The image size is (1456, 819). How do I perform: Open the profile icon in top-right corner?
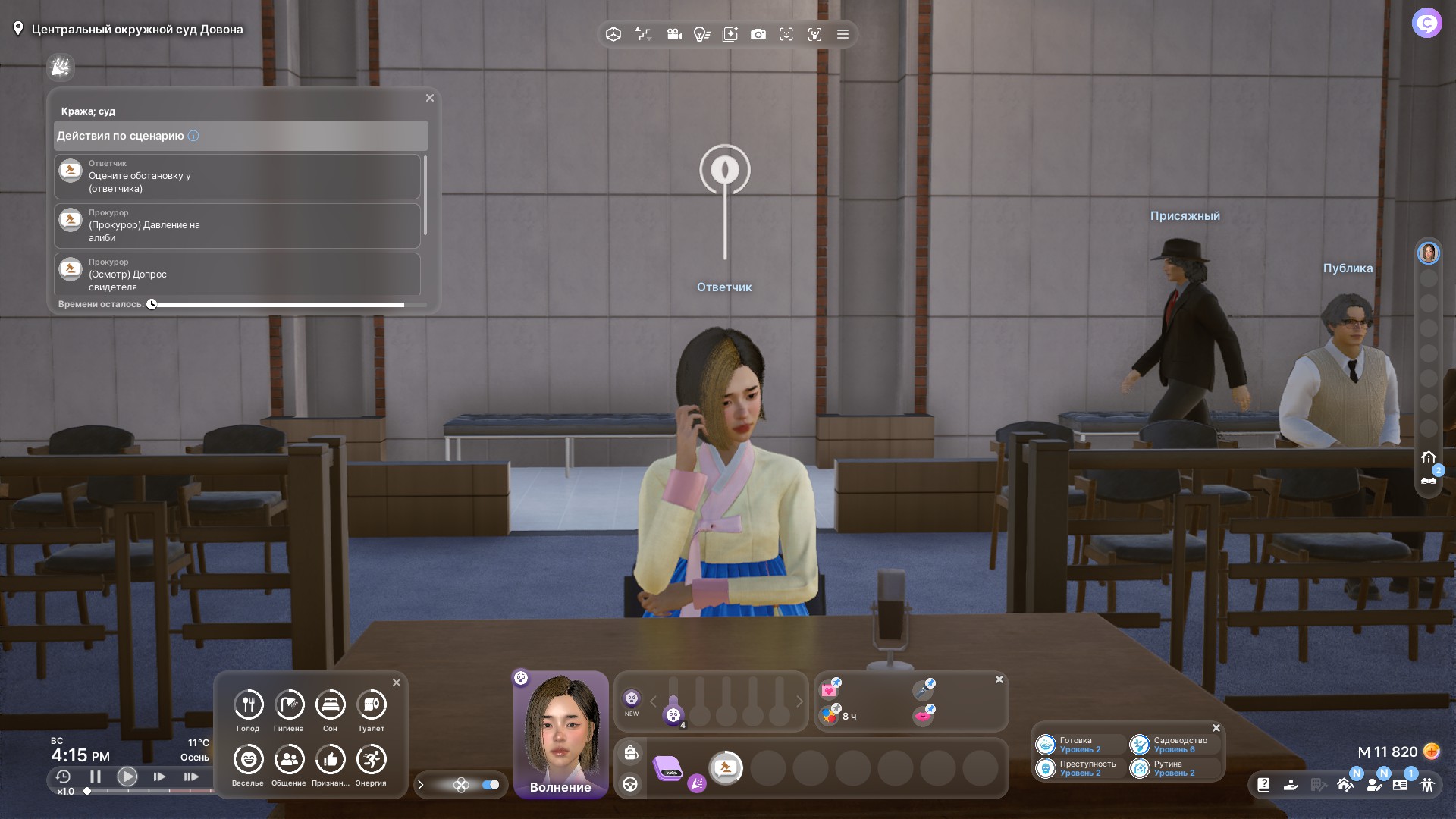pos(1426,24)
